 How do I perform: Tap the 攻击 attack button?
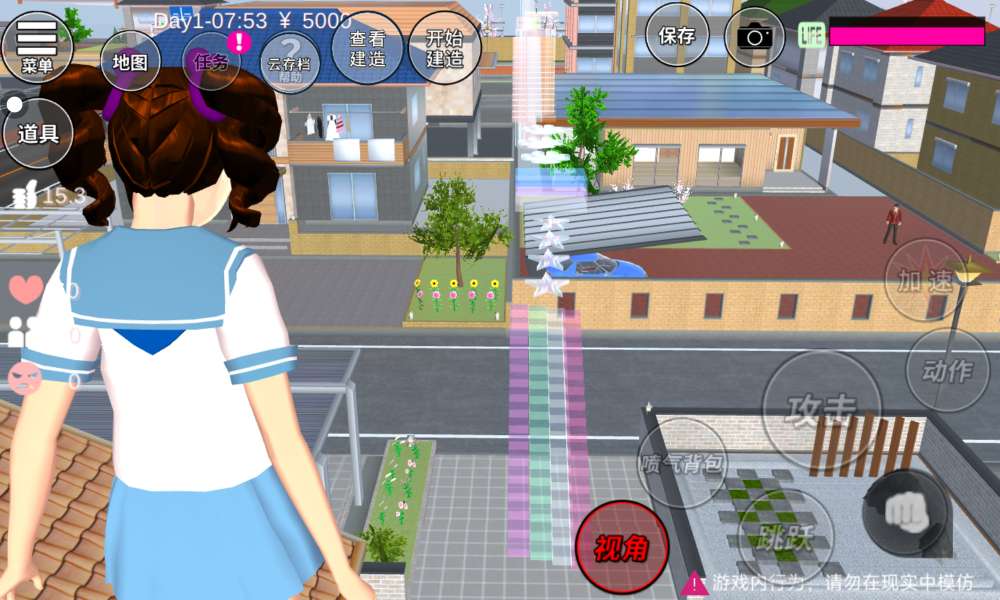pos(822,410)
